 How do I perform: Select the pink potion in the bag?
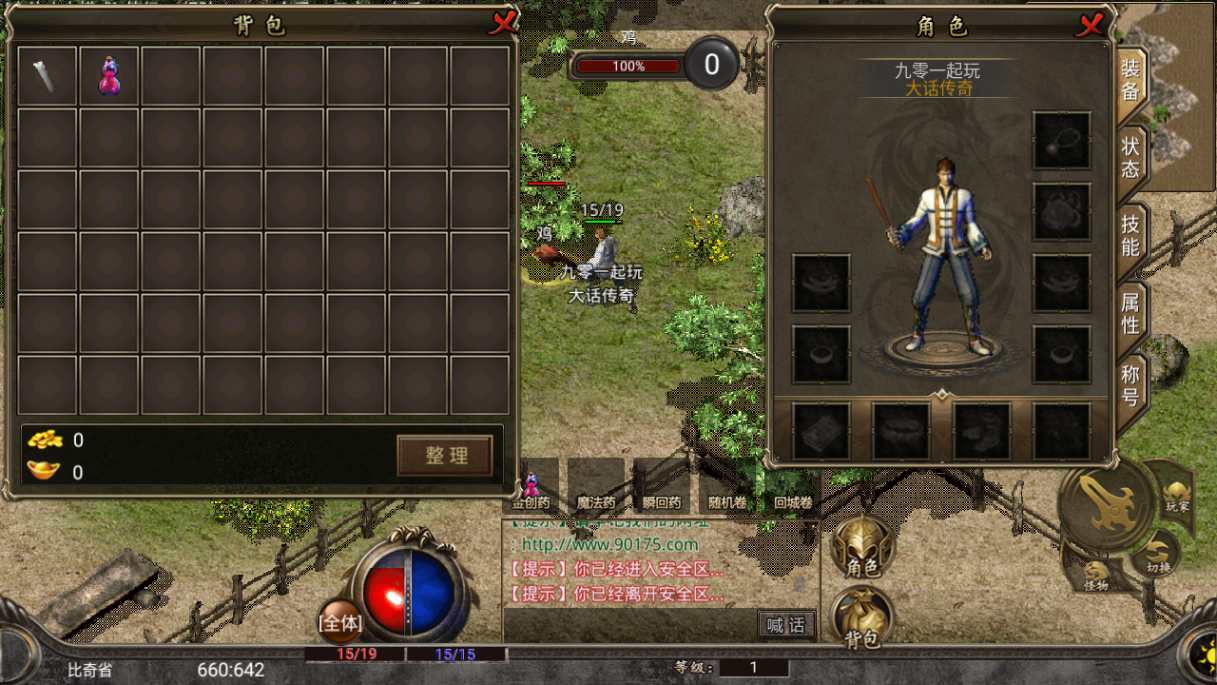(x=109, y=76)
